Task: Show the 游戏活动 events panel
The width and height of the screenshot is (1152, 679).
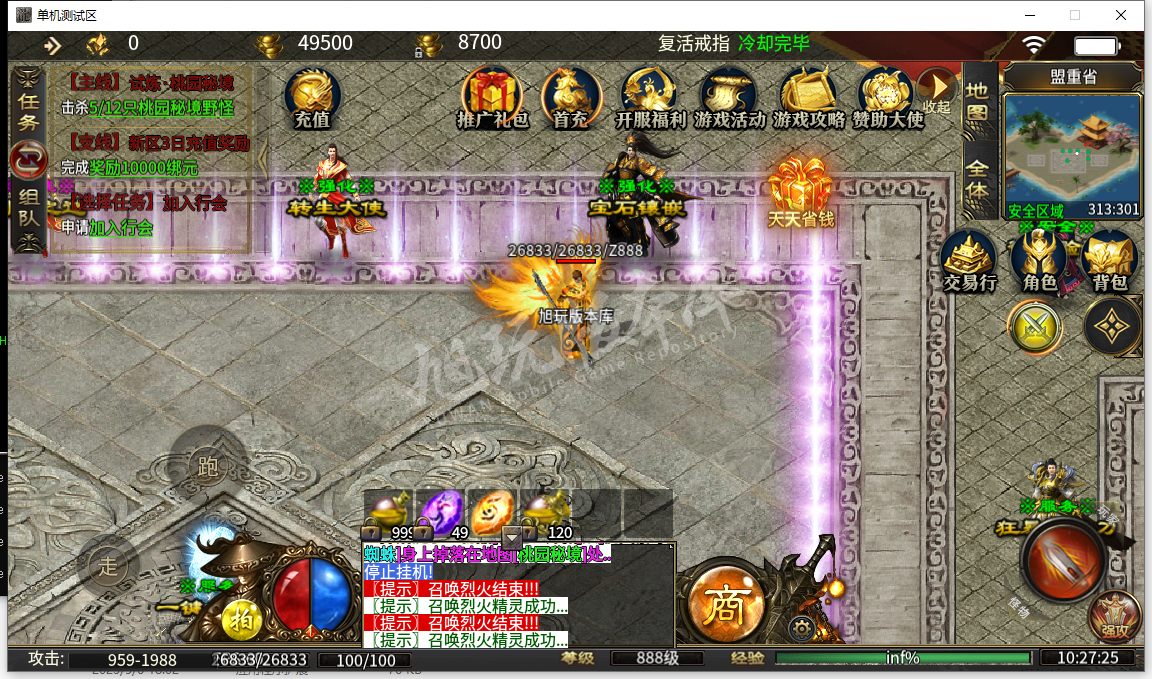Action: coord(729,97)
